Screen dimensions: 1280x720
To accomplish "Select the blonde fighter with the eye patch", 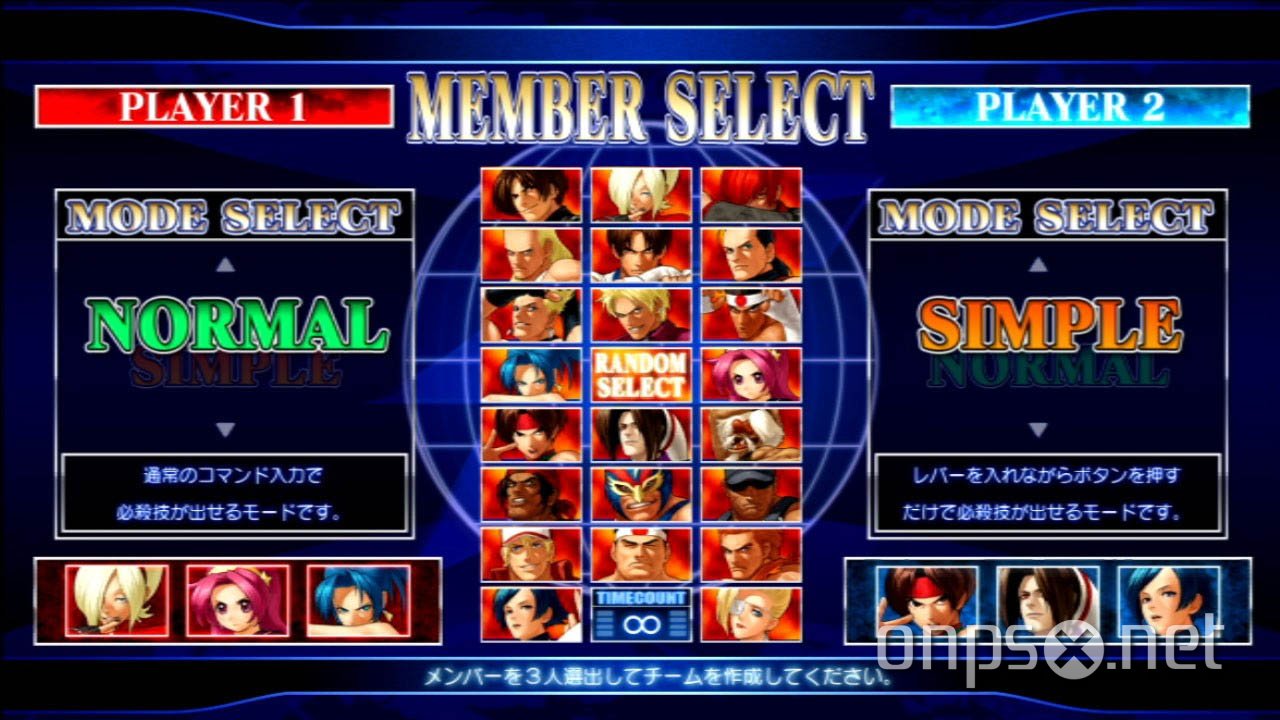I will (x=750, y=615).
